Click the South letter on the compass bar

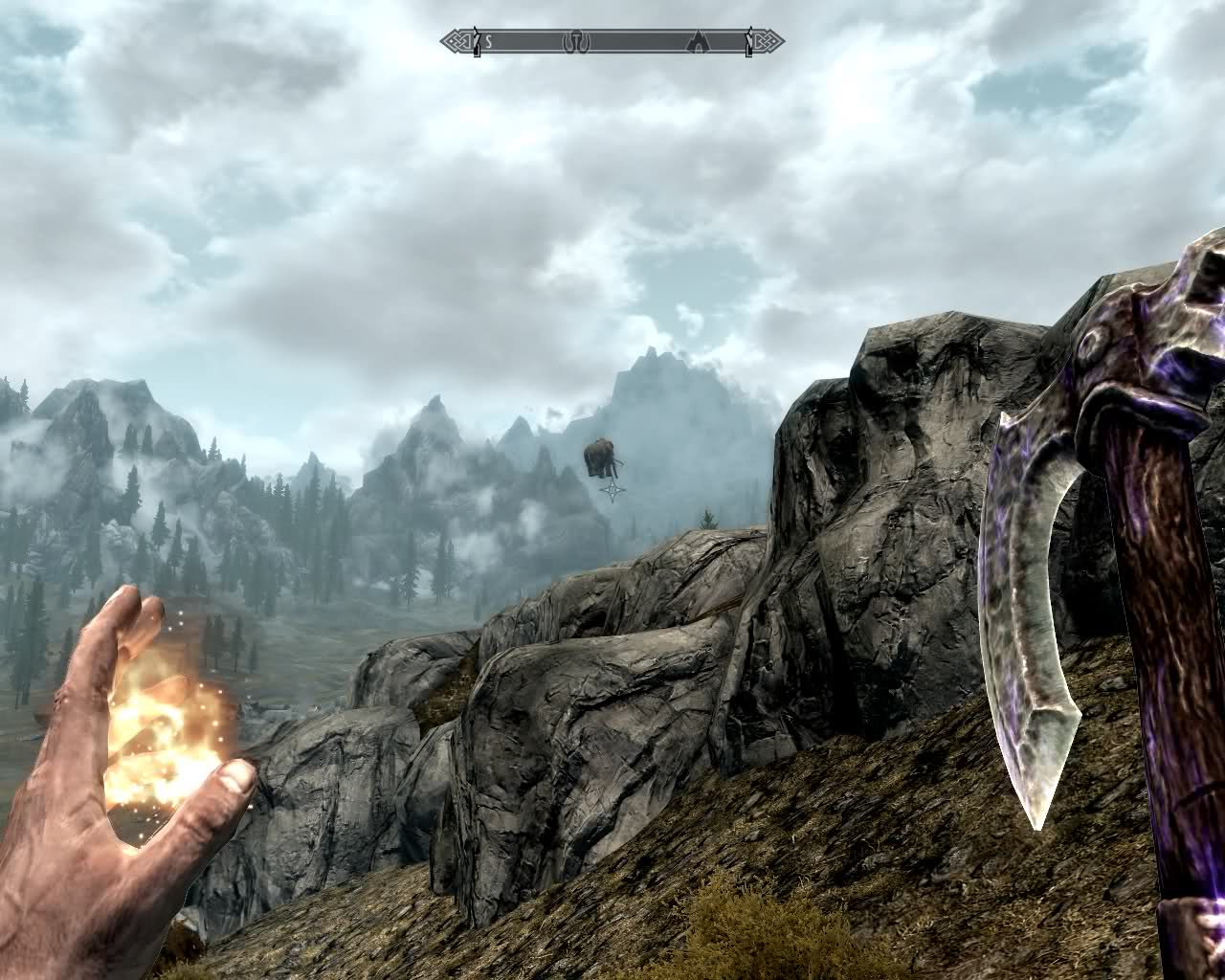pyautogui.click(x=488, y=41)
